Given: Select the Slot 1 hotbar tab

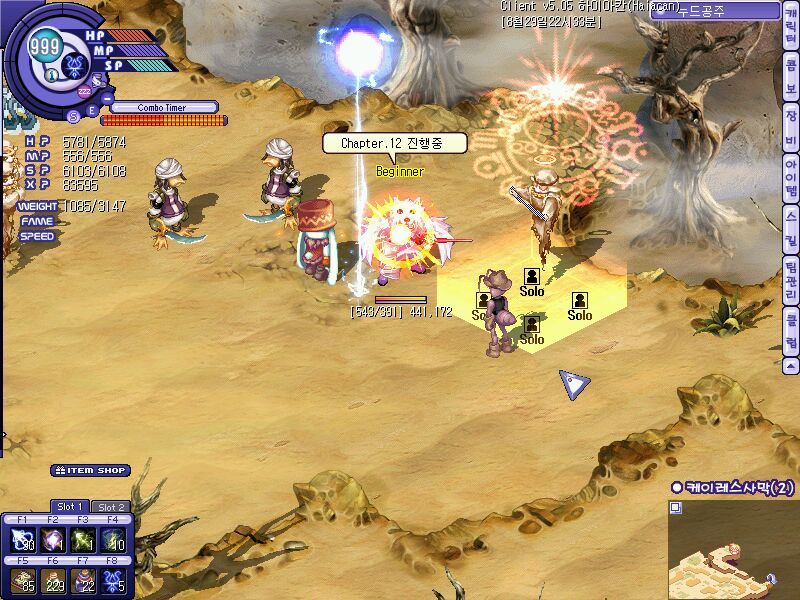Looking at the screenshot, I should 70,507.
